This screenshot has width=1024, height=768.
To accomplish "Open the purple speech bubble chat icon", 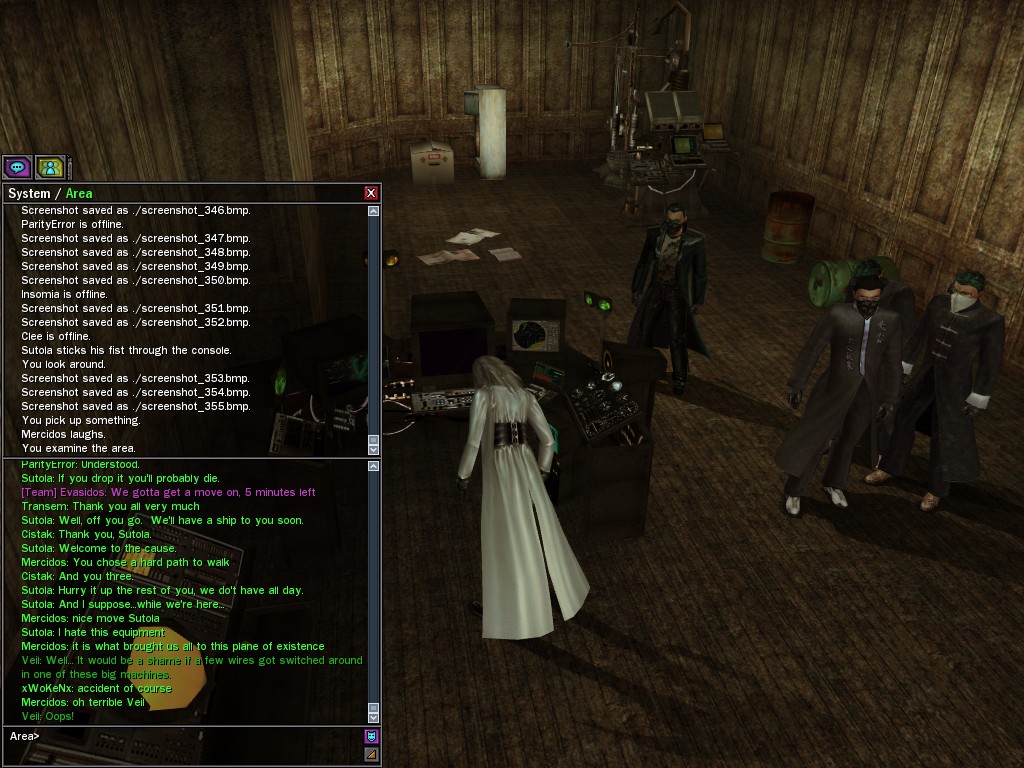I will point(17,168).
